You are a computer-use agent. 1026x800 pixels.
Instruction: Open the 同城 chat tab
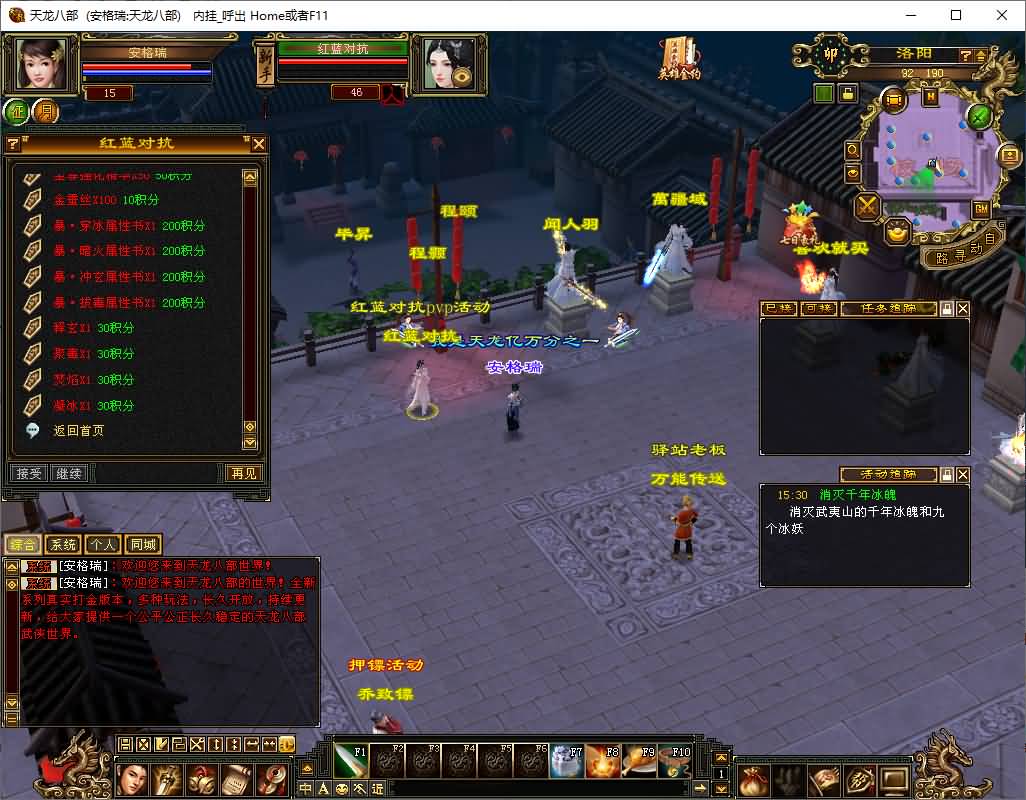142,545
